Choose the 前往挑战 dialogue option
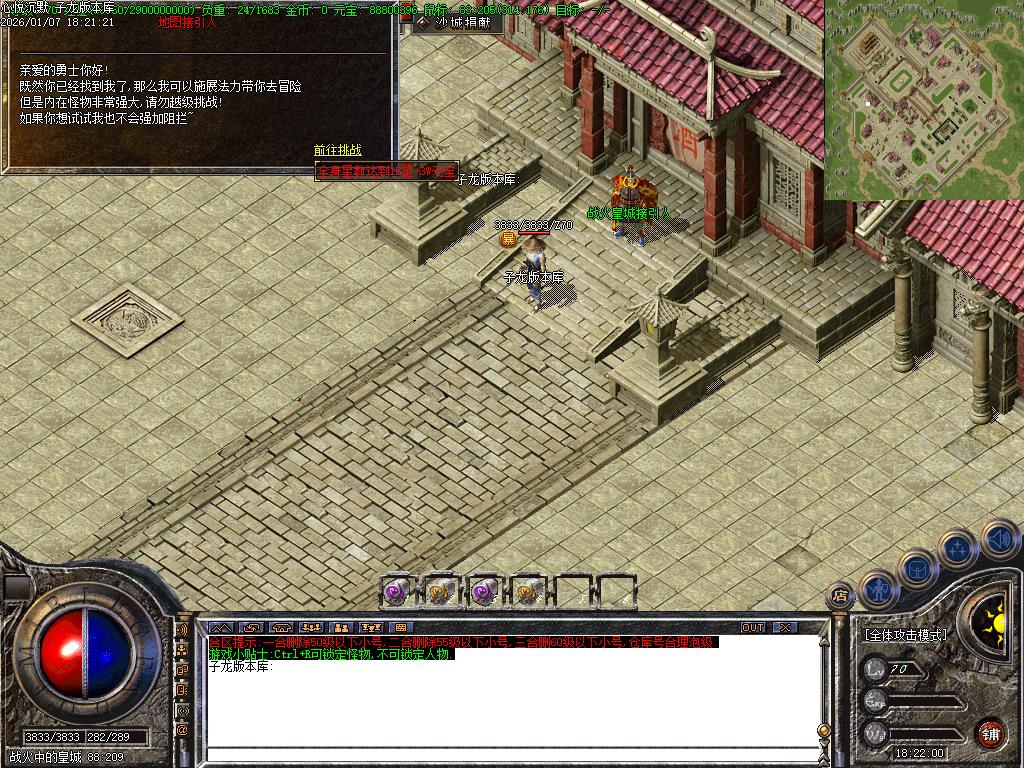Viewport: 1024px width, 768px height. point(338,150)
